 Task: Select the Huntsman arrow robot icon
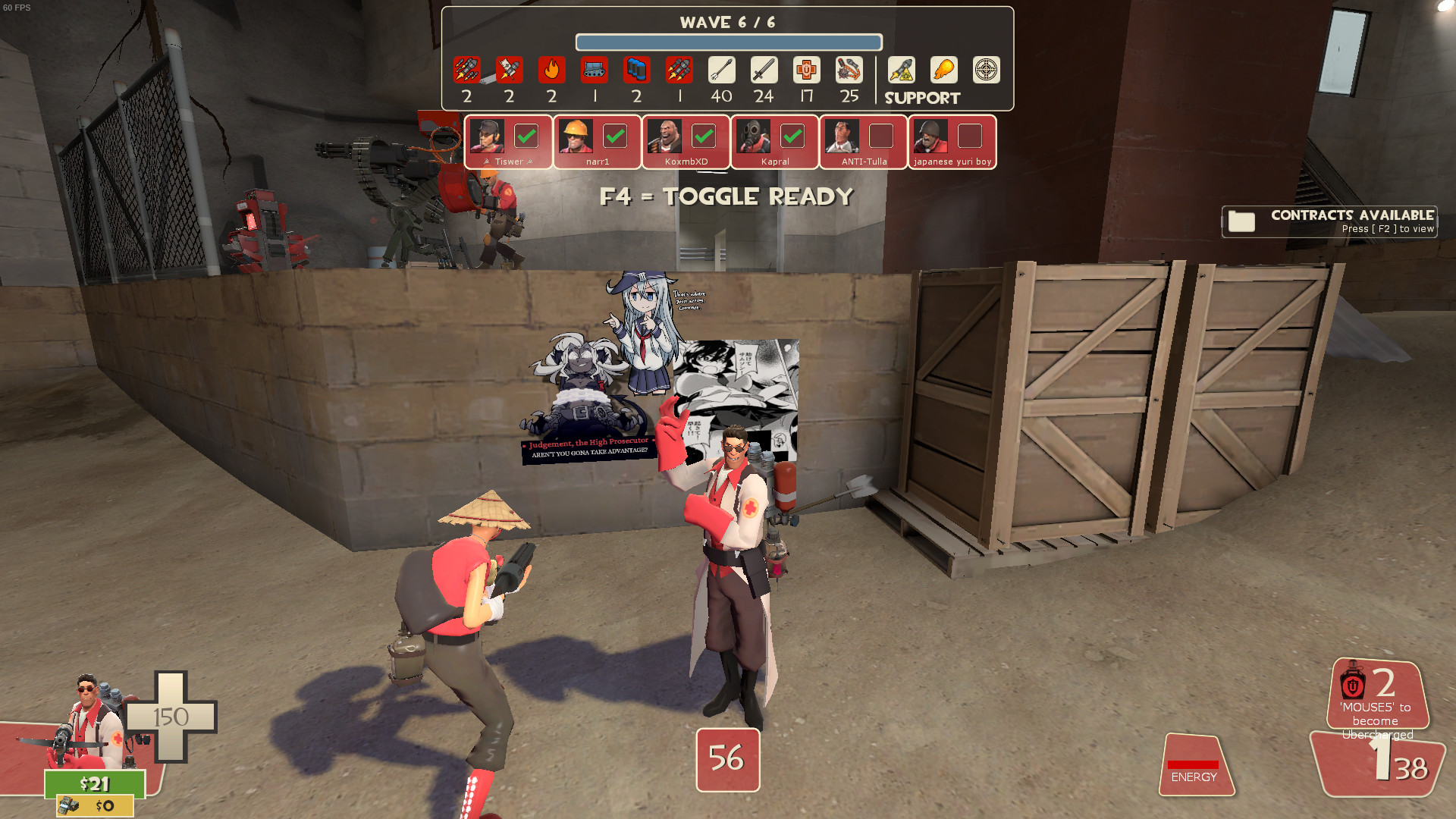pos(722,71)
